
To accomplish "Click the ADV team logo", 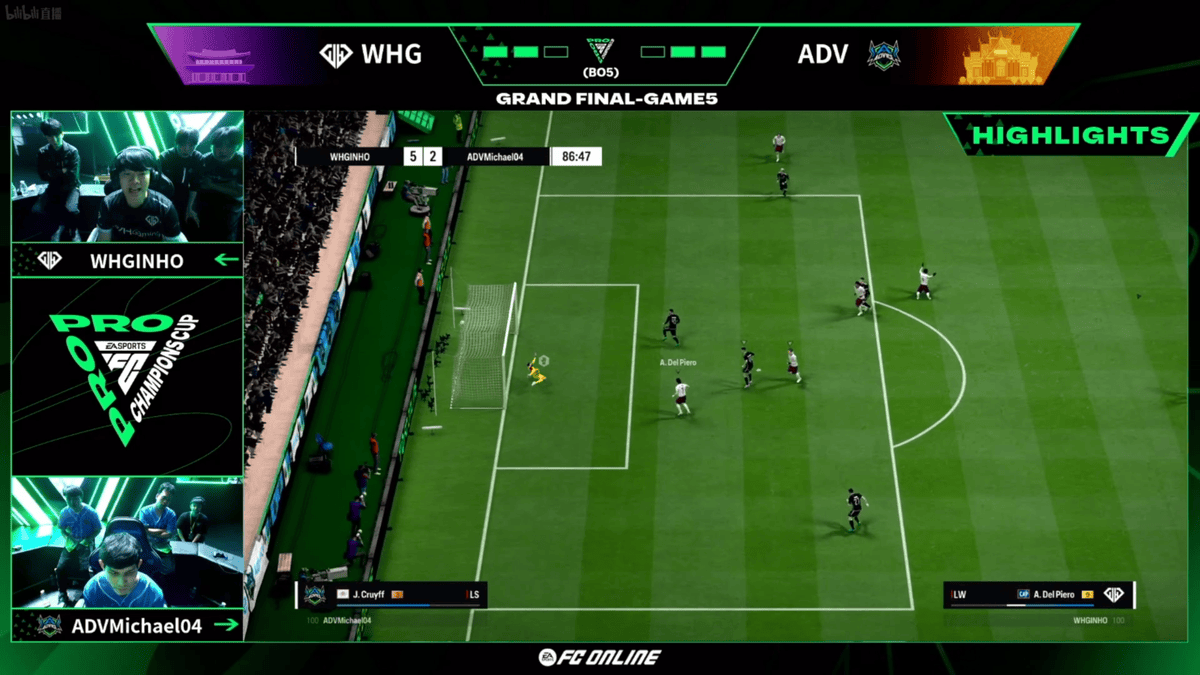I will coord(883,54).
